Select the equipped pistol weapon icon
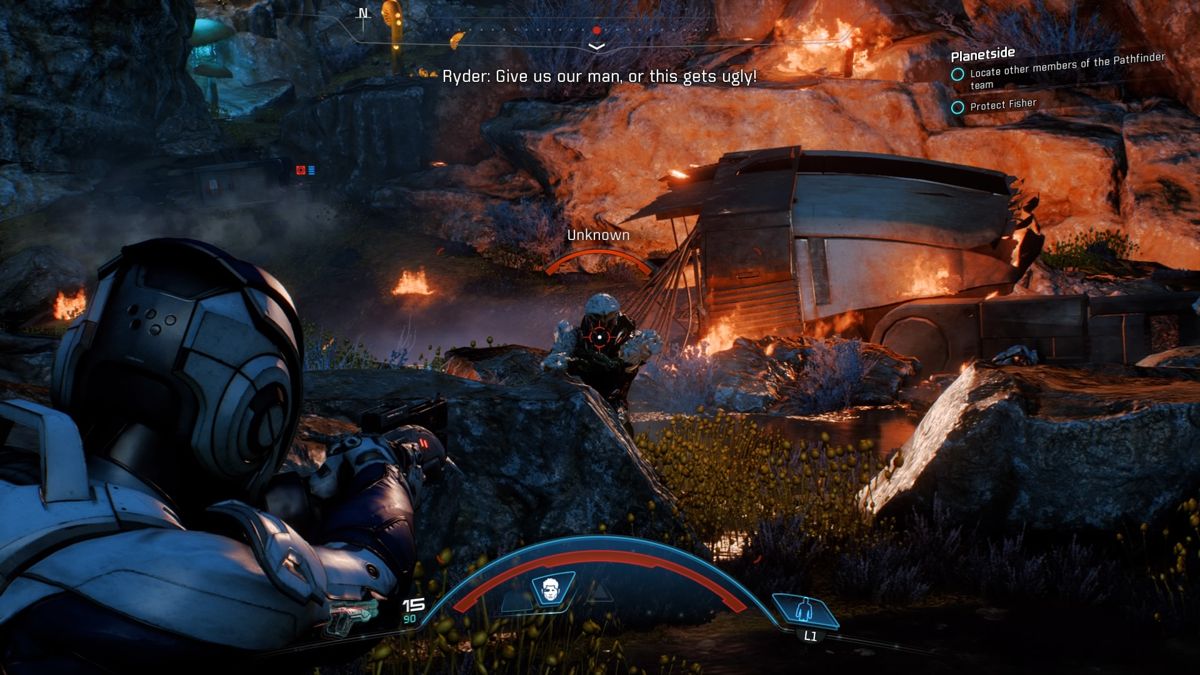This screenshot has width=1200, height=675. click(351, 620)
